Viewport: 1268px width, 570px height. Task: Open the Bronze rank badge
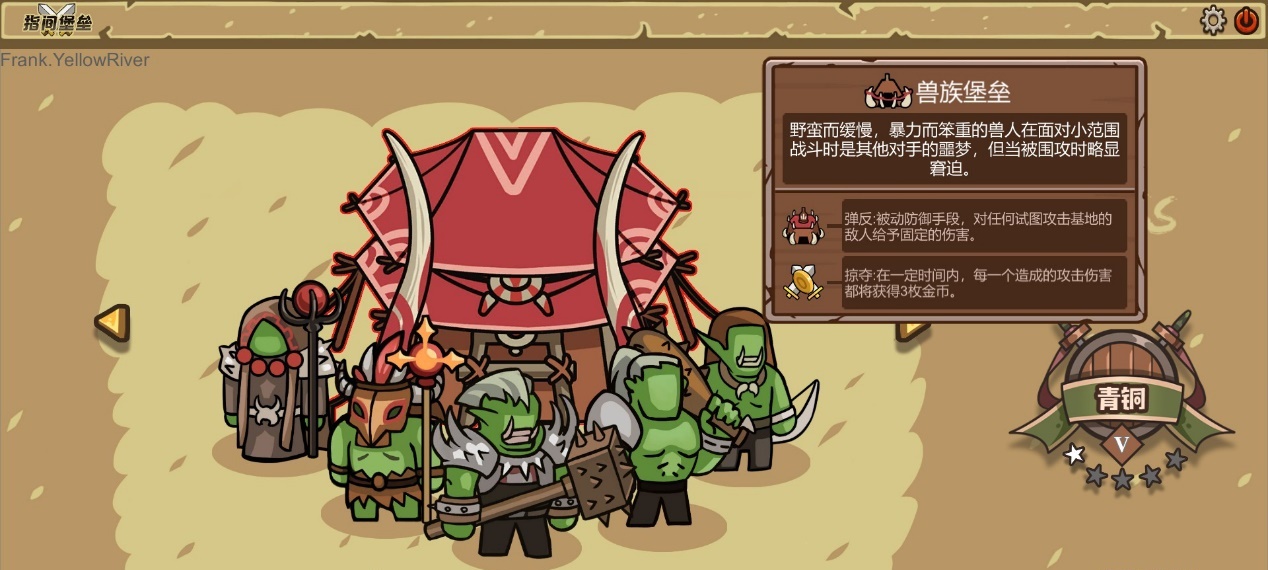point(1121,400)
